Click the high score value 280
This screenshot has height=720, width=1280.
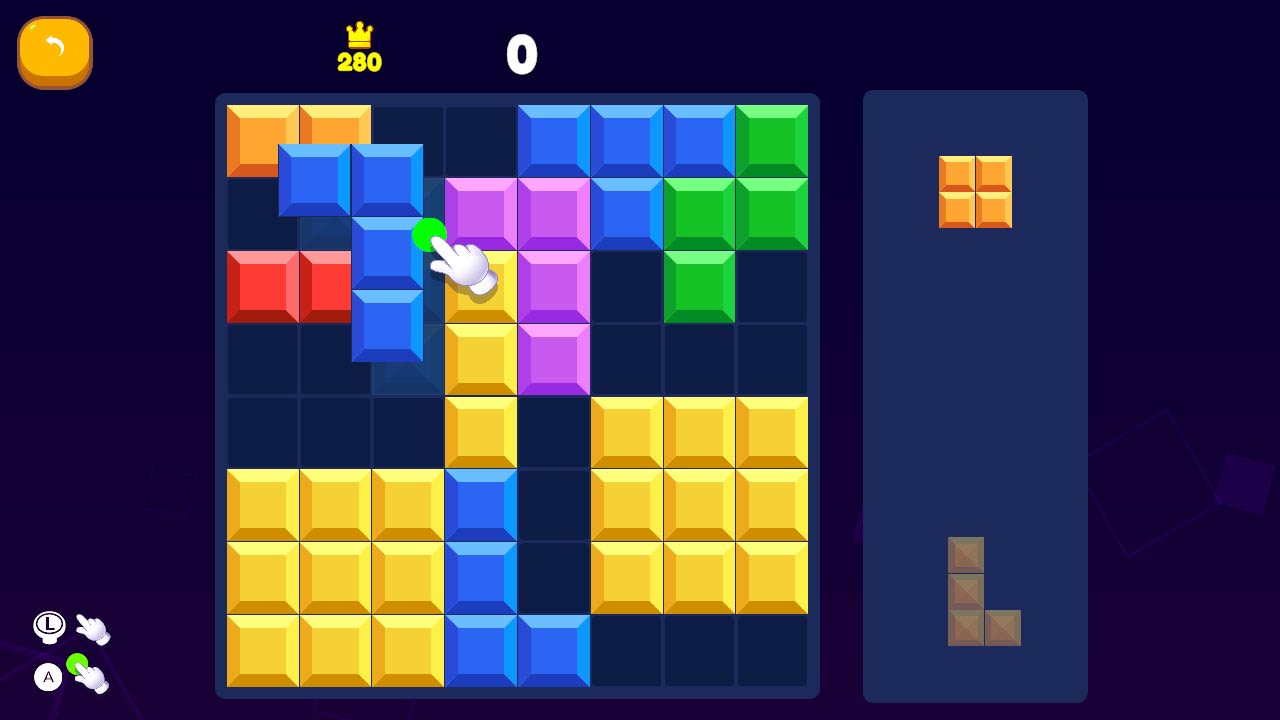click(358, 62)
